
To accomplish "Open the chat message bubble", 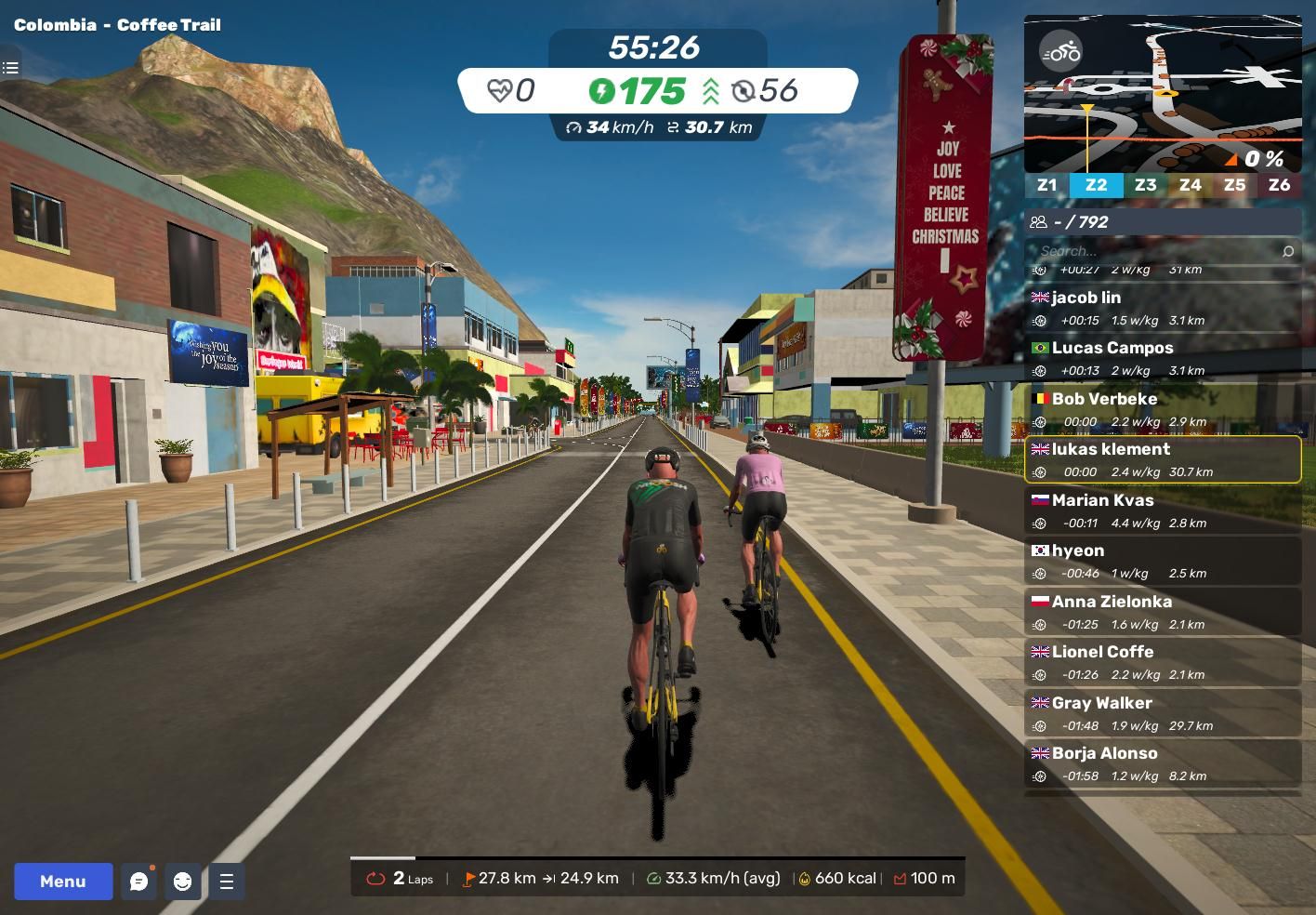I will click(x=138, y=882).
